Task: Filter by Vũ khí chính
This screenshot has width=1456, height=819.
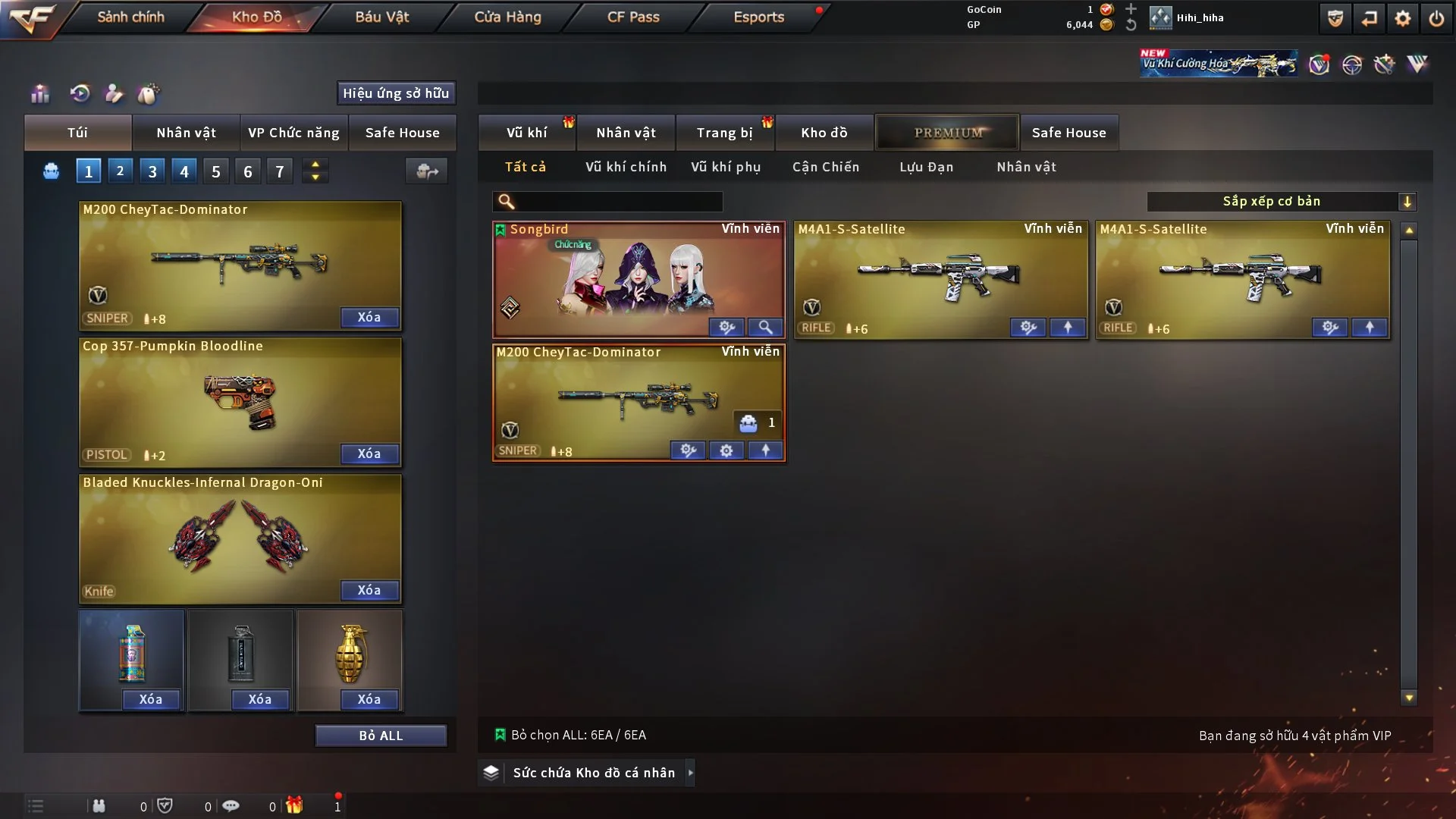Action: click(x=626, y=167)
